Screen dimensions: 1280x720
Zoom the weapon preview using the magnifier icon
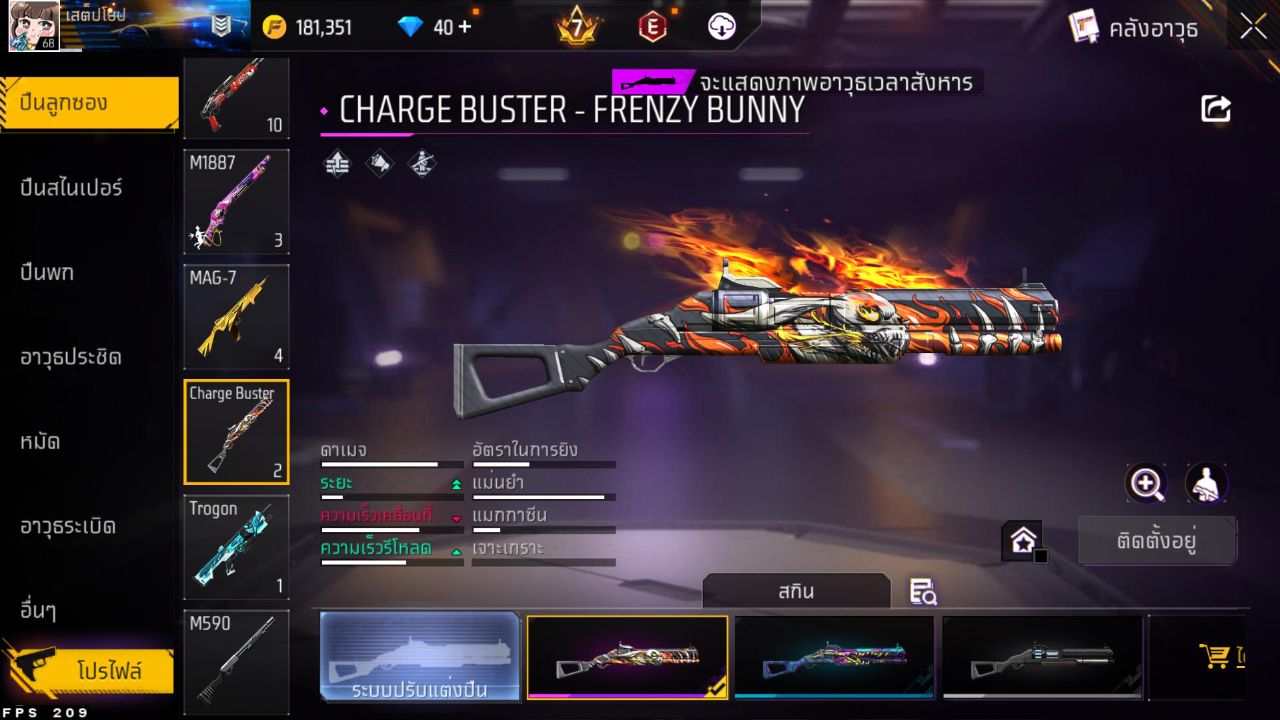tap(1146, 484)
